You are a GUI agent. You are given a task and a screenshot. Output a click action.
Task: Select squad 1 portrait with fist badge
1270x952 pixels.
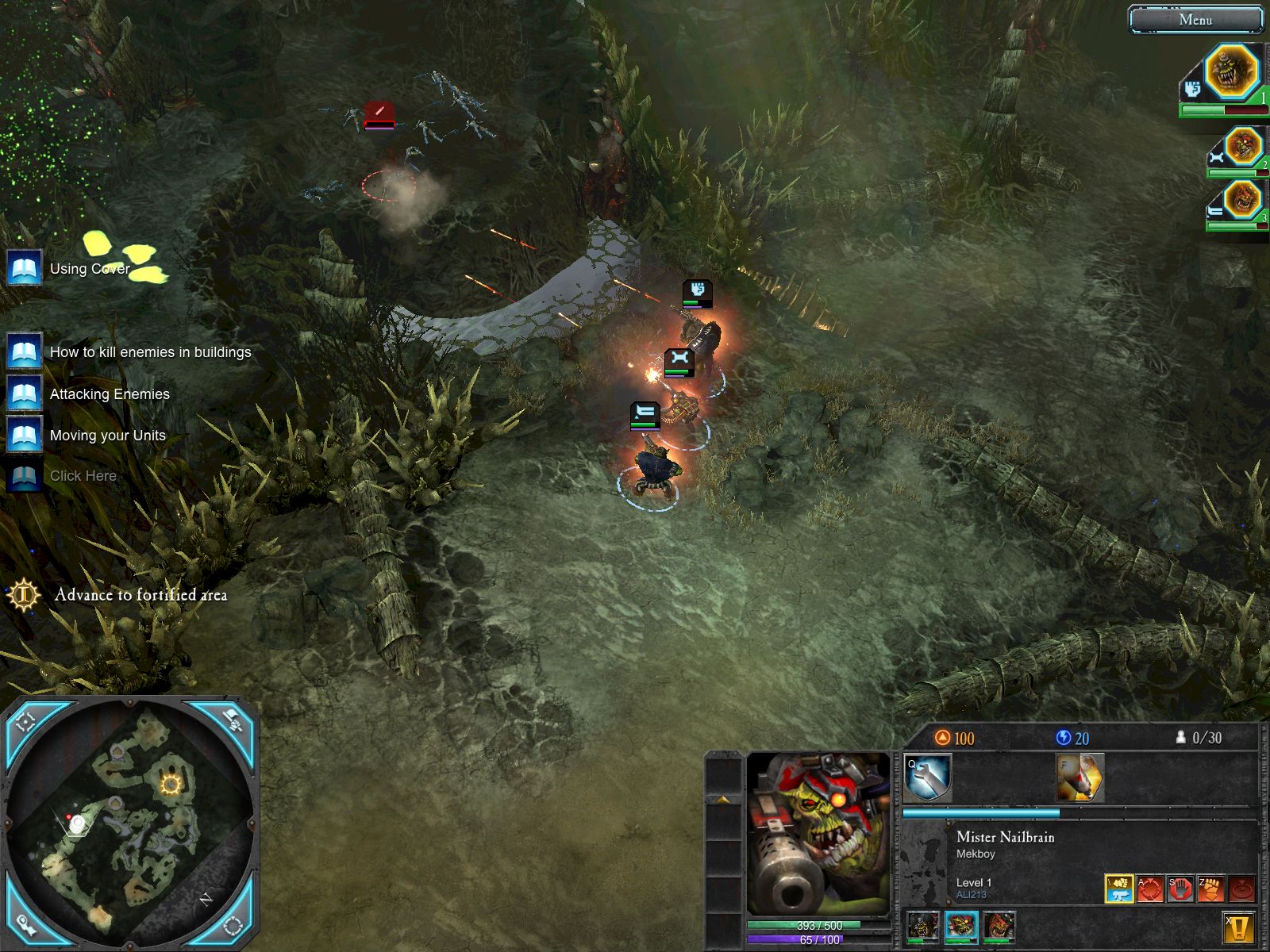[x=1231, y=73]
